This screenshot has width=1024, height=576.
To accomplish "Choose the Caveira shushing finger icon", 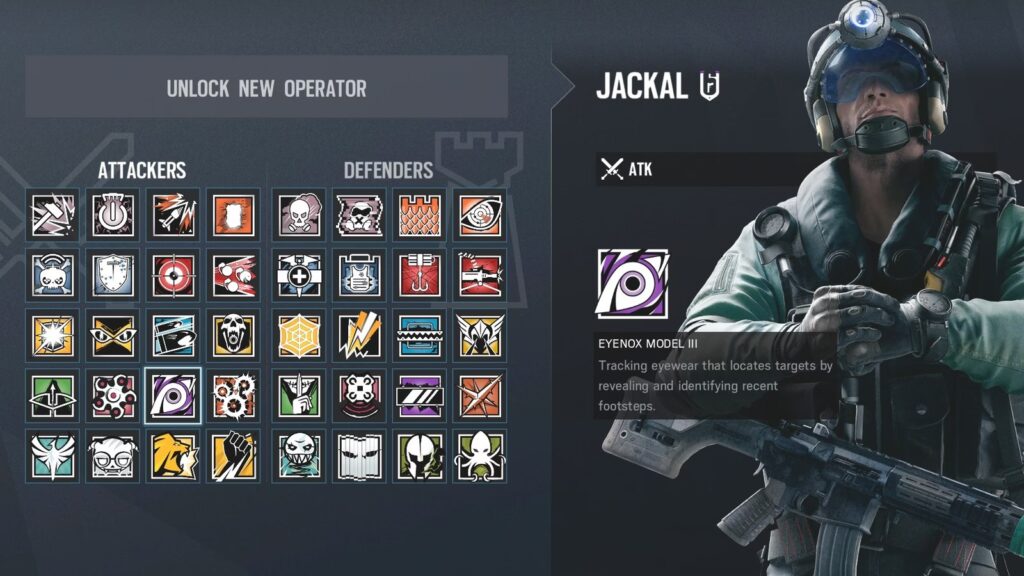I will (298, 394).
